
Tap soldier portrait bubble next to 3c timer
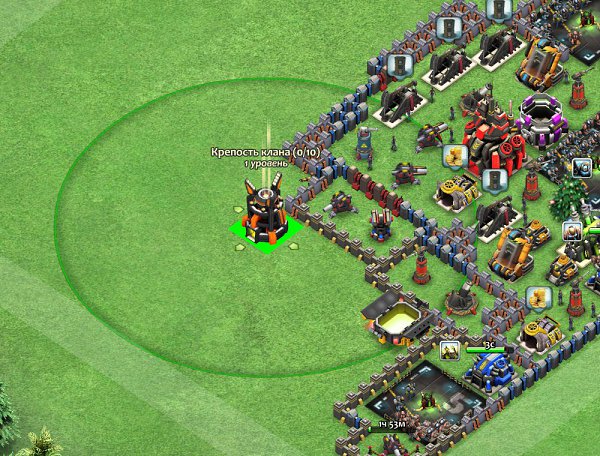pyautogui.click(x=450, y=351)
